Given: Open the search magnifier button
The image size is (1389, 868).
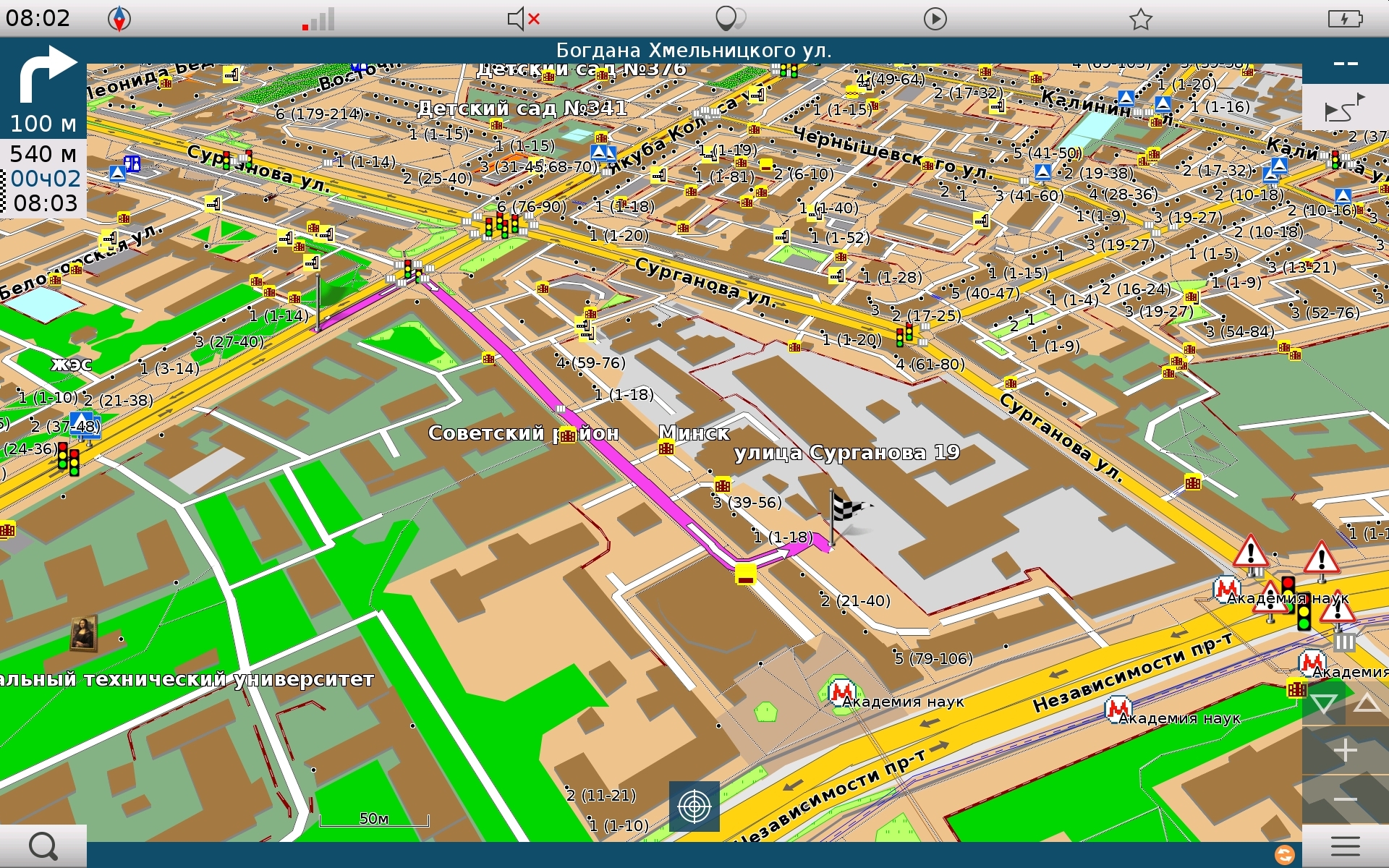Looking at the screenshot, I should (43, 846).
